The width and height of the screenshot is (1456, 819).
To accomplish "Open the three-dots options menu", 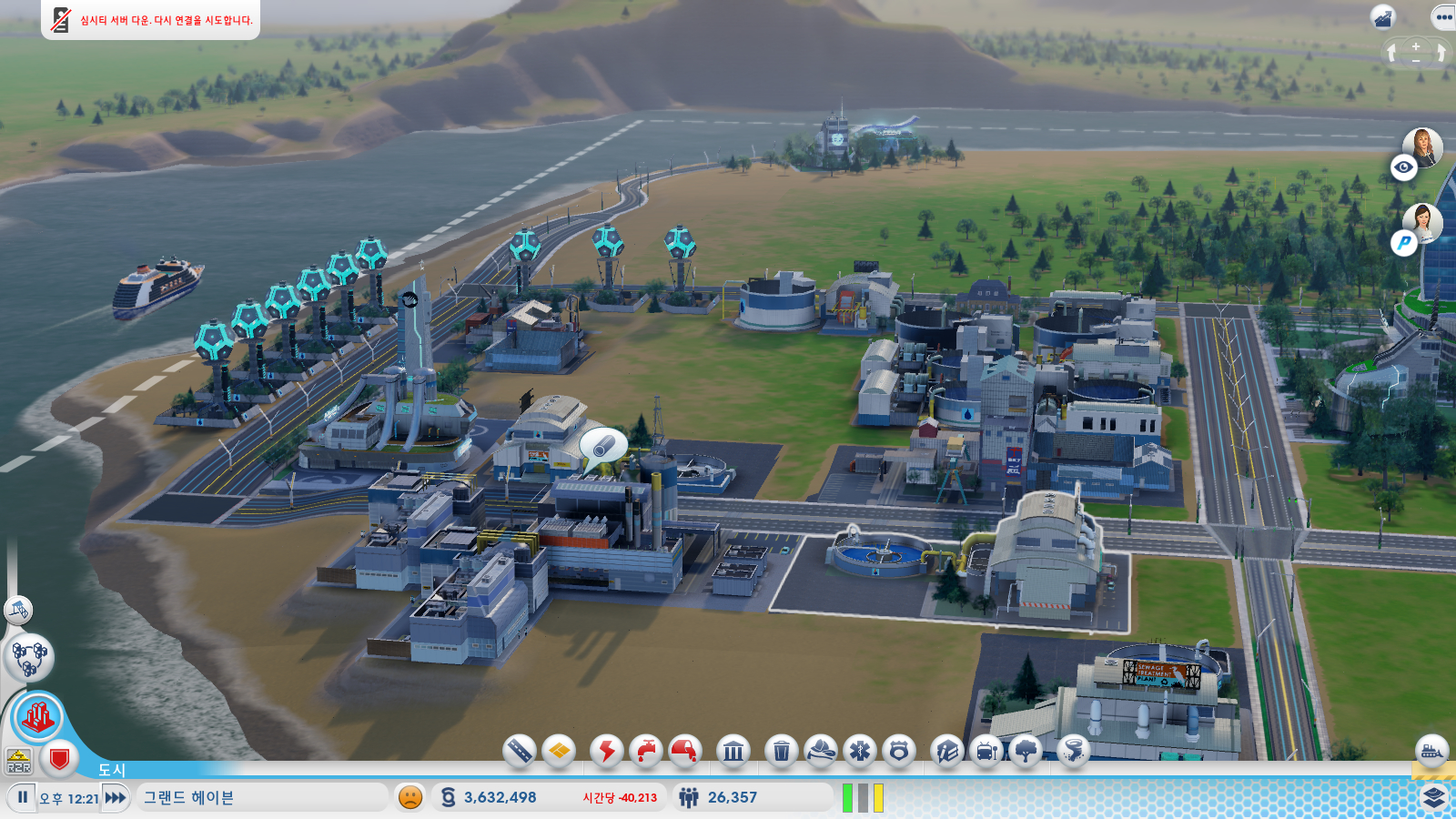I will [1443, 17].
